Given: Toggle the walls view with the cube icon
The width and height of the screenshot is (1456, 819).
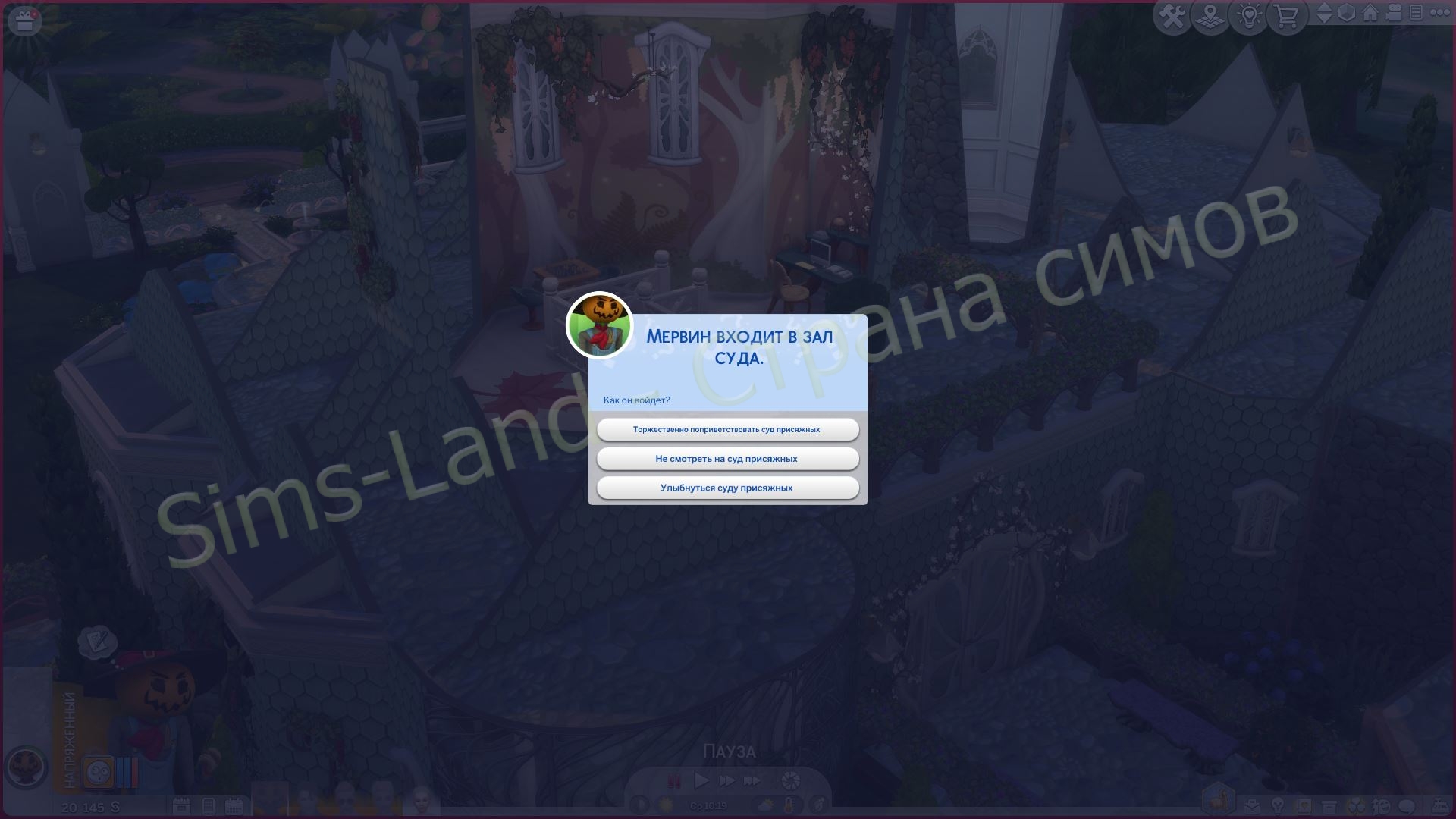Looking at the screenshot, I should 1347,15.
